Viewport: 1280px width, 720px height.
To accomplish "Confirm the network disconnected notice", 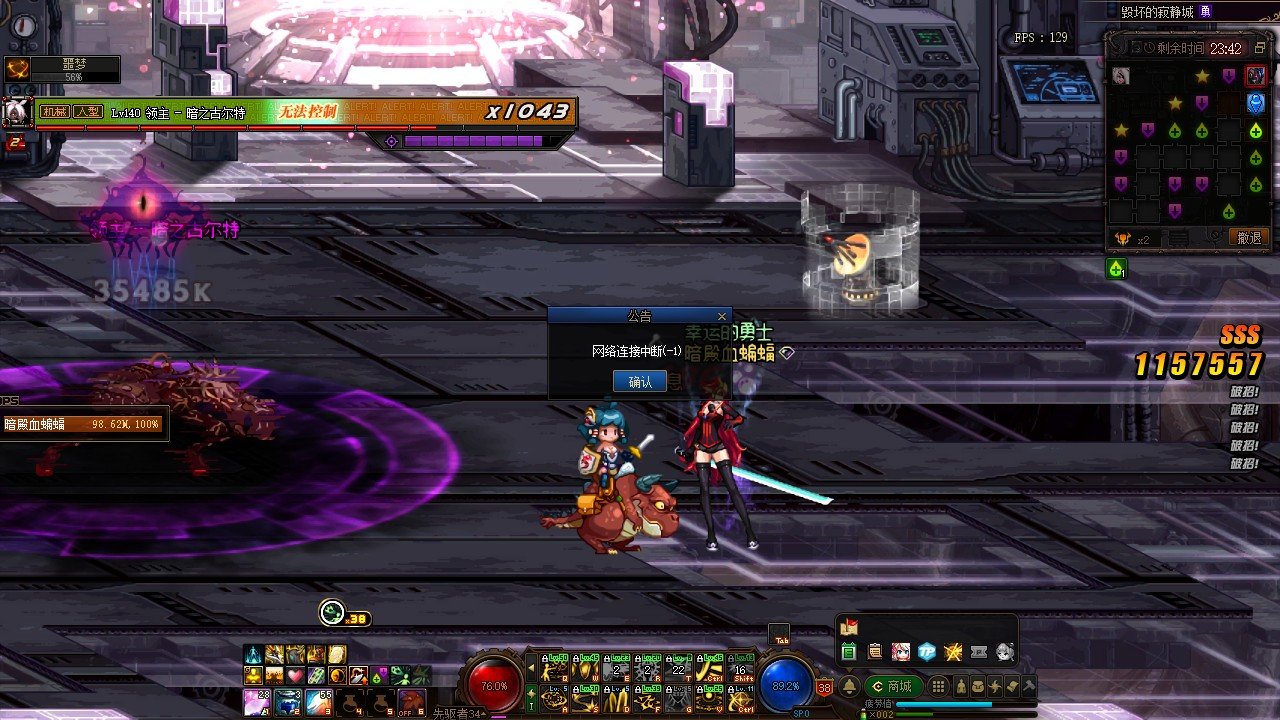I will pyautogui.click(x=639, y=381).
